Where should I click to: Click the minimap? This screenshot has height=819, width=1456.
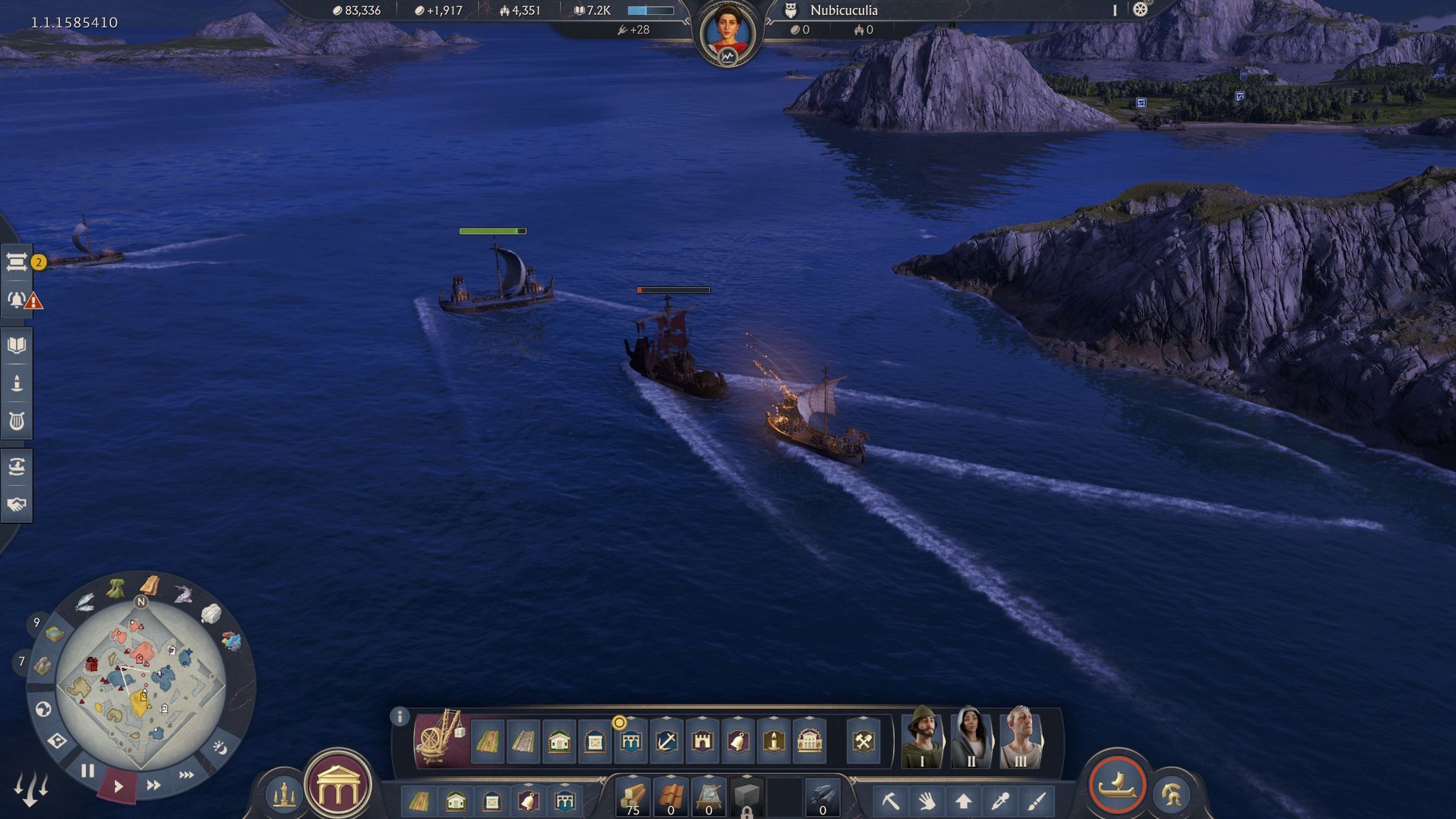141,684
